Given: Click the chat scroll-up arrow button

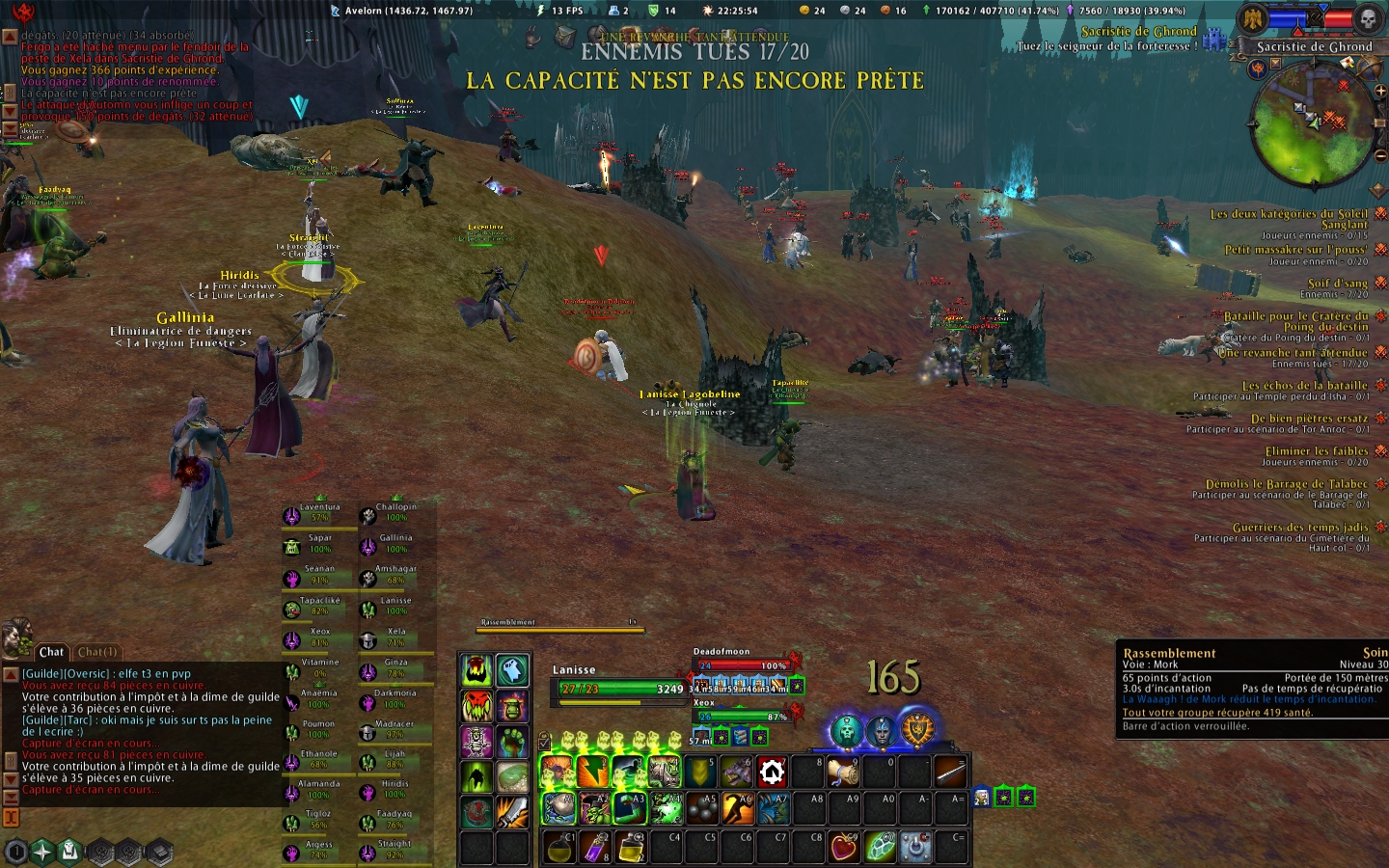Looking at the screenshot, I should [x=11, y=674].
